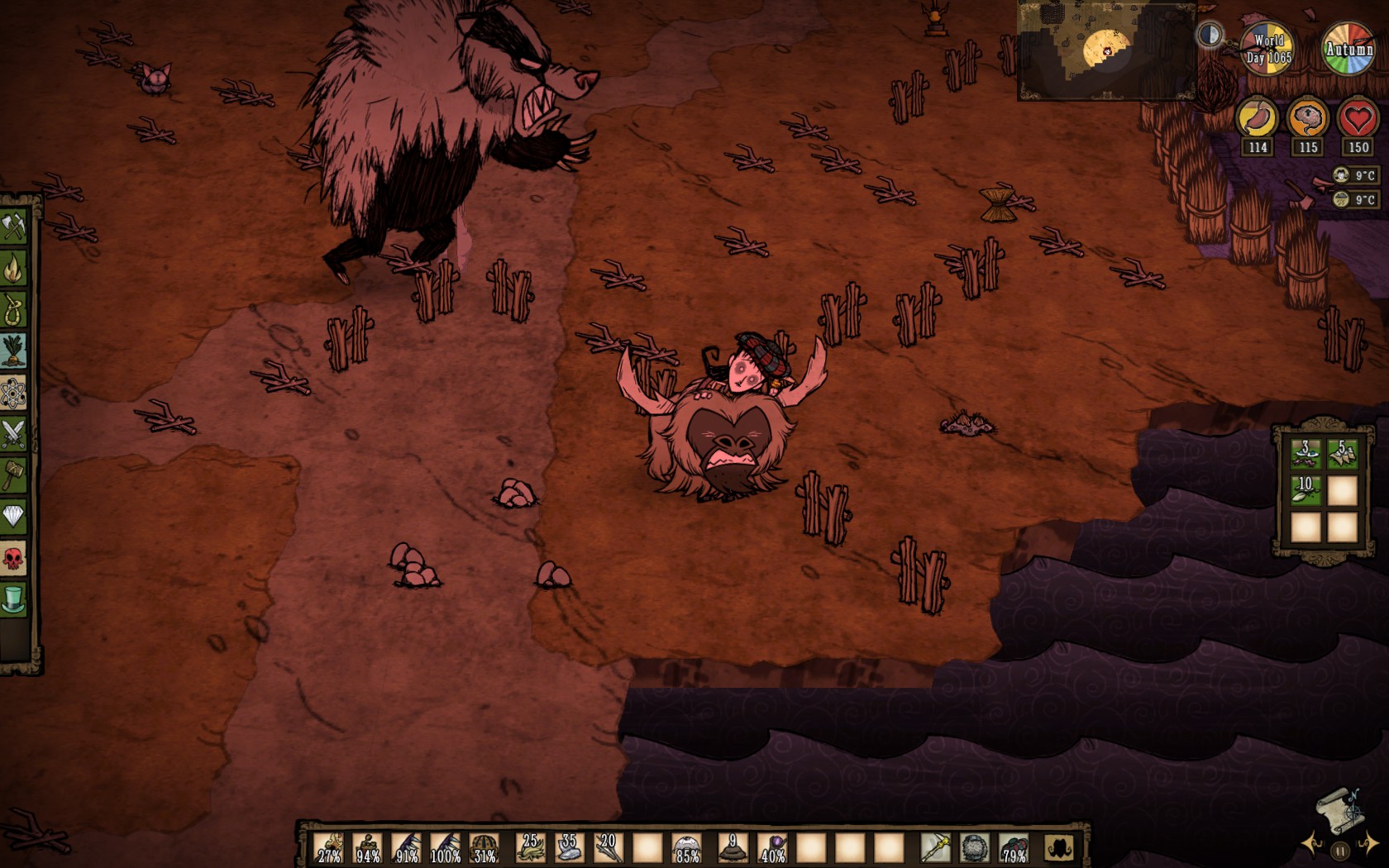Click the minimap in the top bar

pyautogui.click(x=1106, y=50)
